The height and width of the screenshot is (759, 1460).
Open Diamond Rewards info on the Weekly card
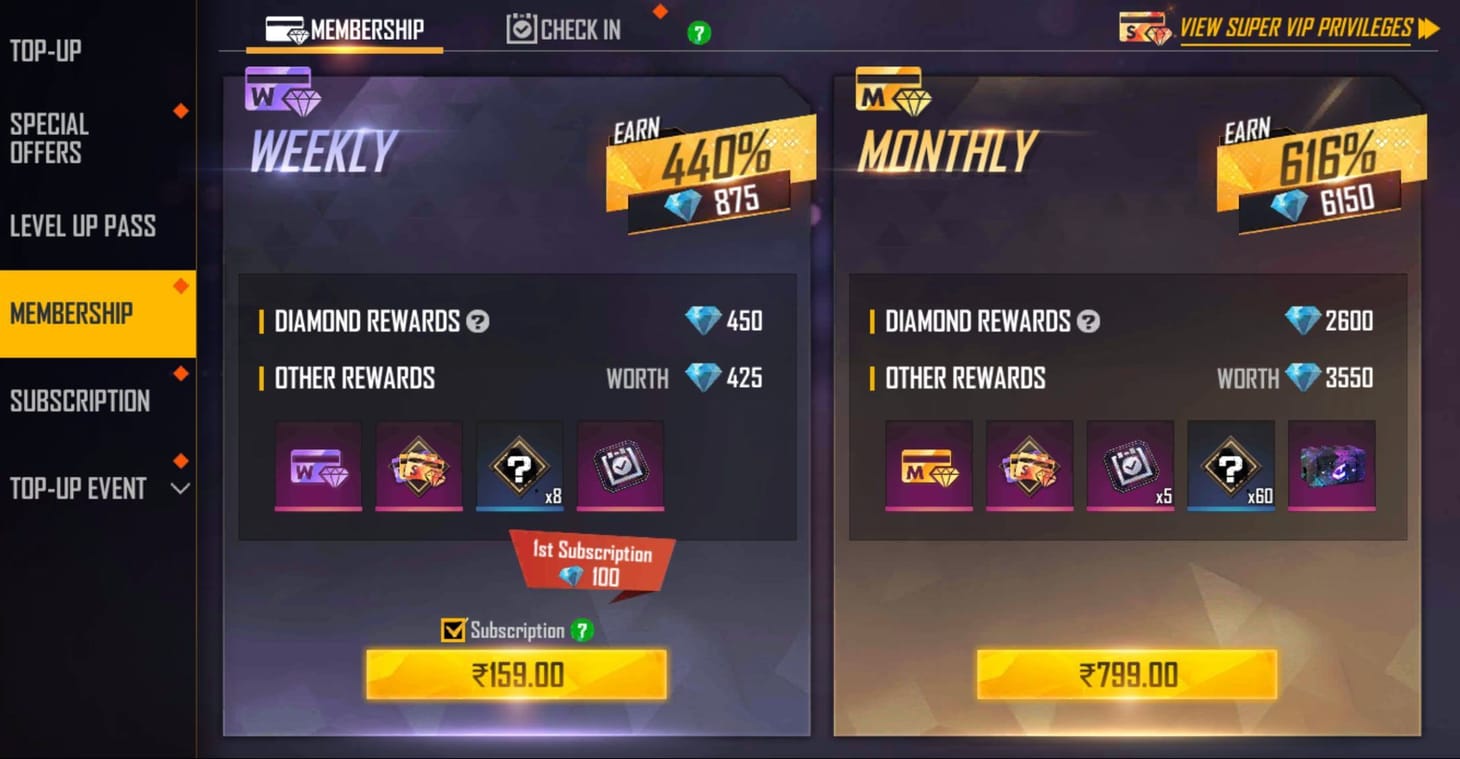click(x=477, y=321)
